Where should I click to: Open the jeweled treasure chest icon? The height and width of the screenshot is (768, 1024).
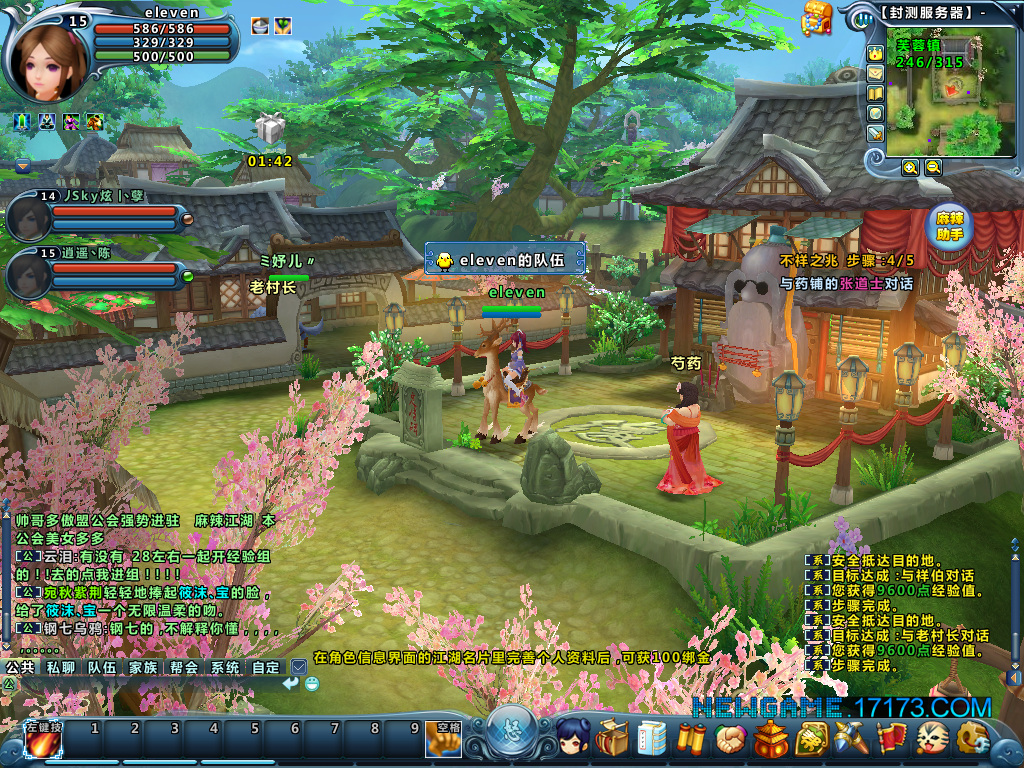[818, 17]
